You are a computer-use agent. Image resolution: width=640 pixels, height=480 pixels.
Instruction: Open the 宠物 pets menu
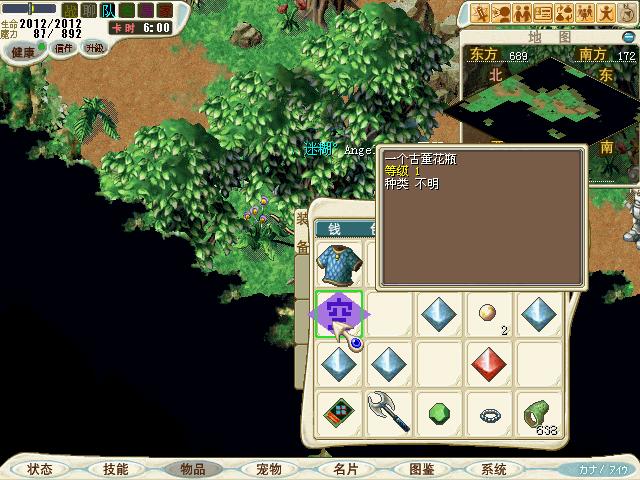(269, 469)
